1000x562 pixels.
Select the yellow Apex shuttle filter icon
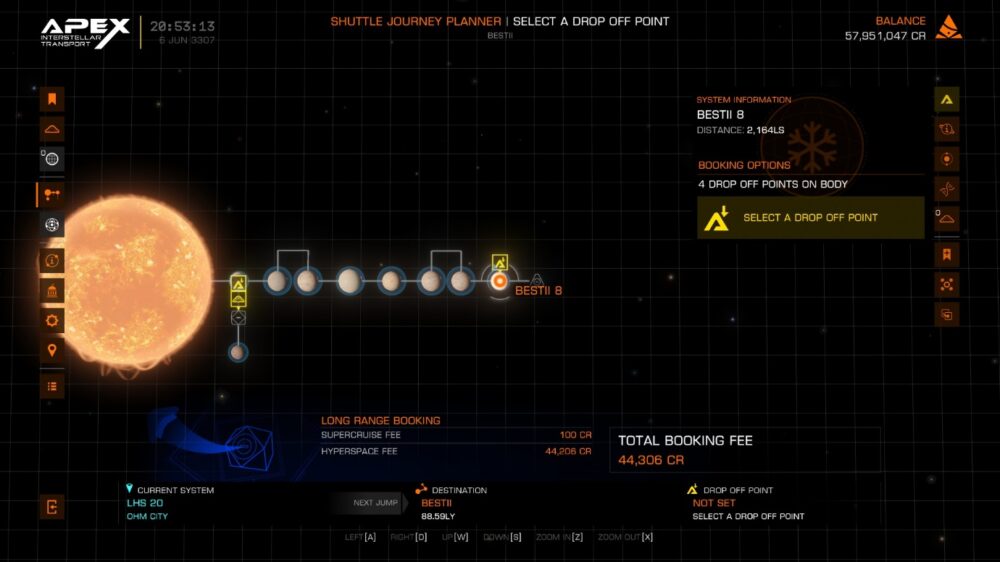947,99
